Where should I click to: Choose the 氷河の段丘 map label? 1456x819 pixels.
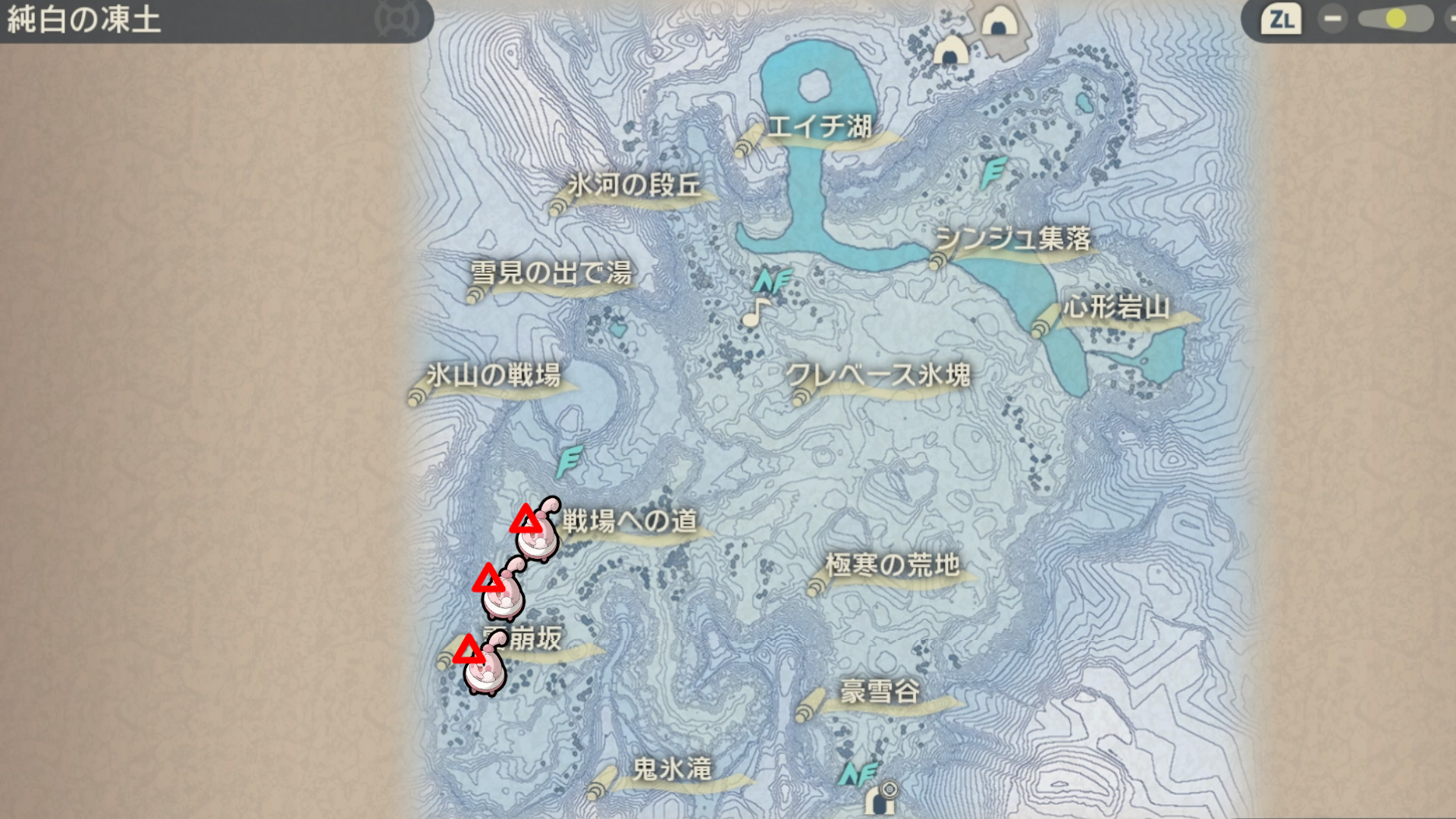click(634, 186)
